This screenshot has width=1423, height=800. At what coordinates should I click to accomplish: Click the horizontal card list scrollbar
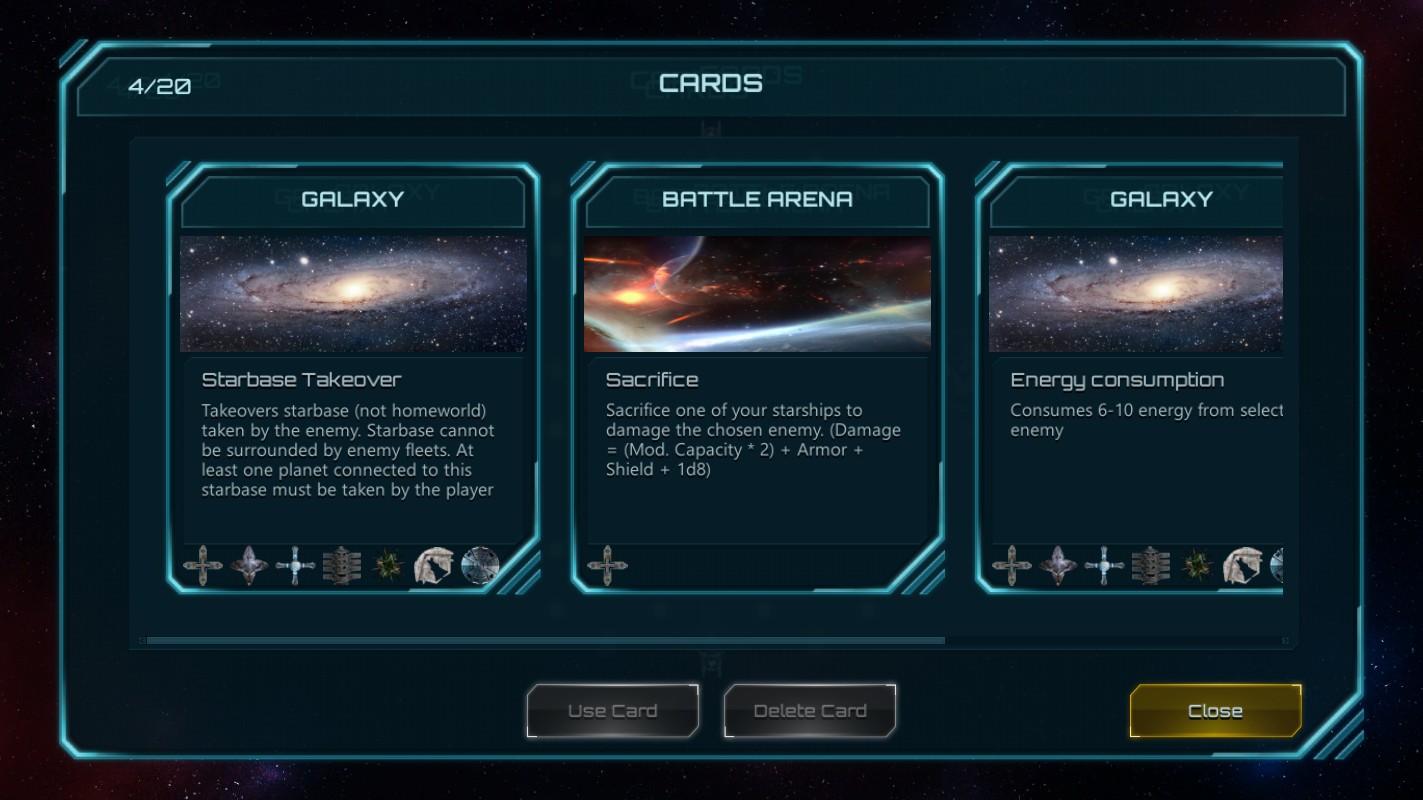545,640
